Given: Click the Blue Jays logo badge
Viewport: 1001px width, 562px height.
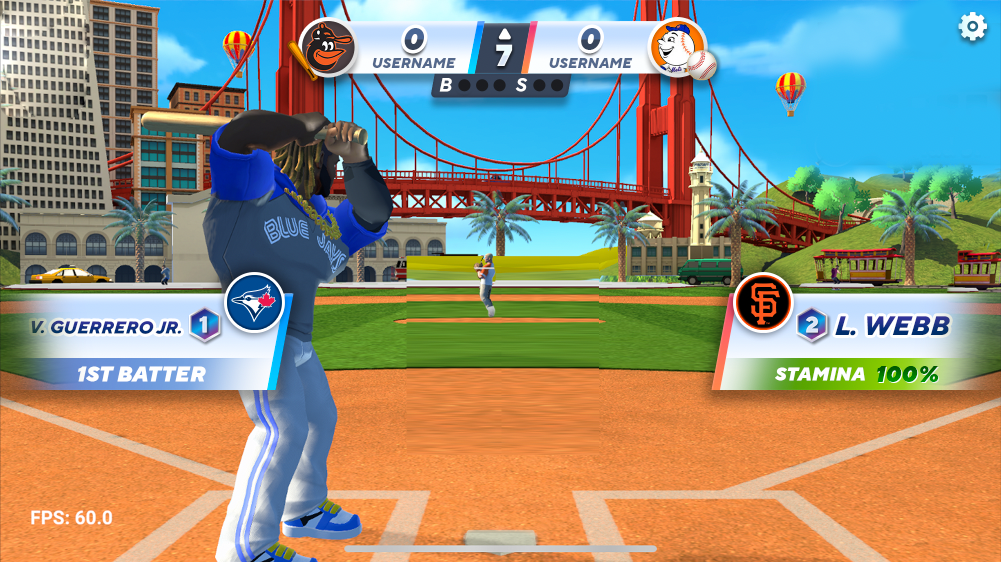Looking at the screenshot, I should click(x=254, y=302).
